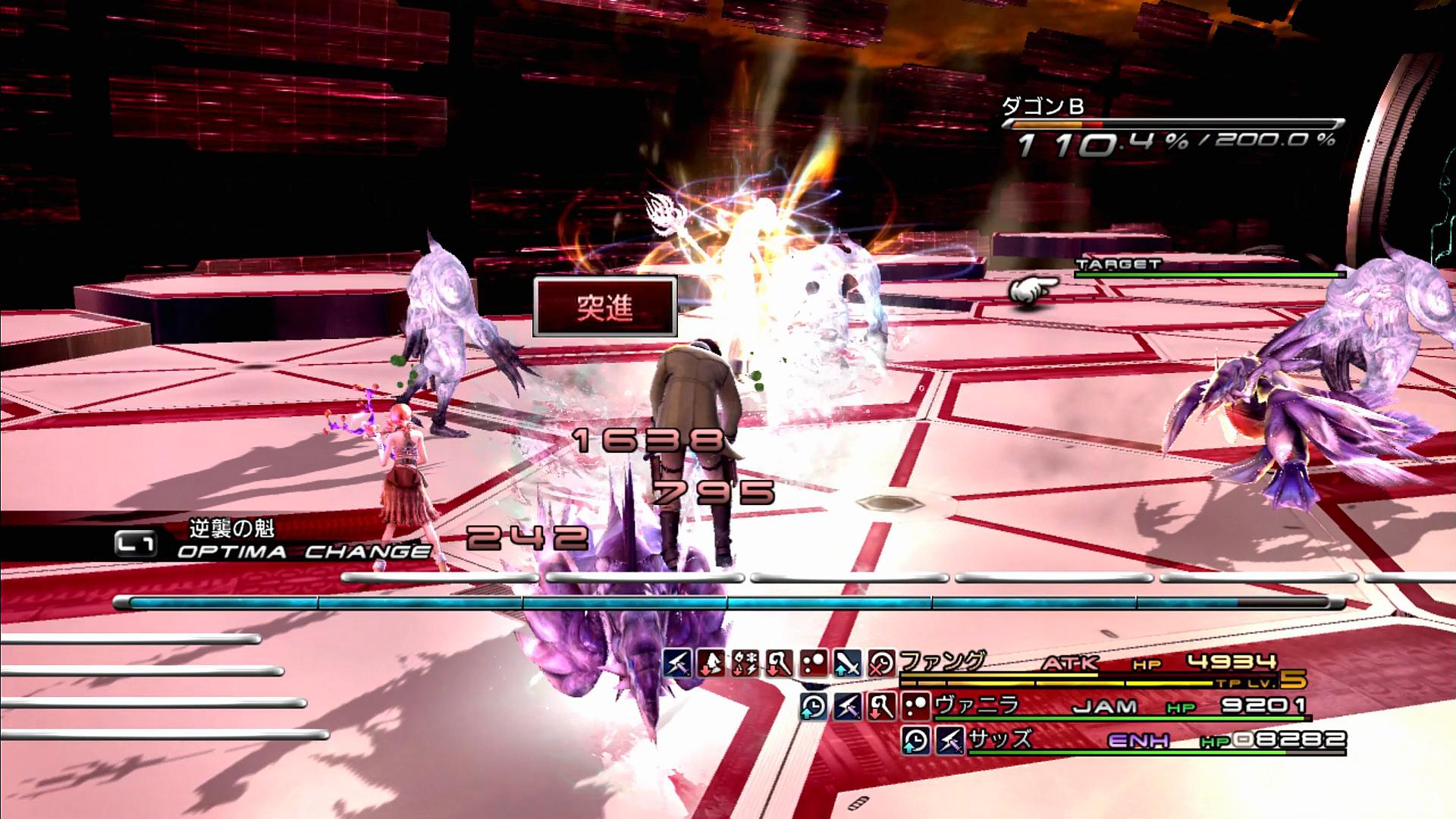Click Vanille's JAM role label
Viewport: 1456px width, 819px height.
coord(1105,707)
